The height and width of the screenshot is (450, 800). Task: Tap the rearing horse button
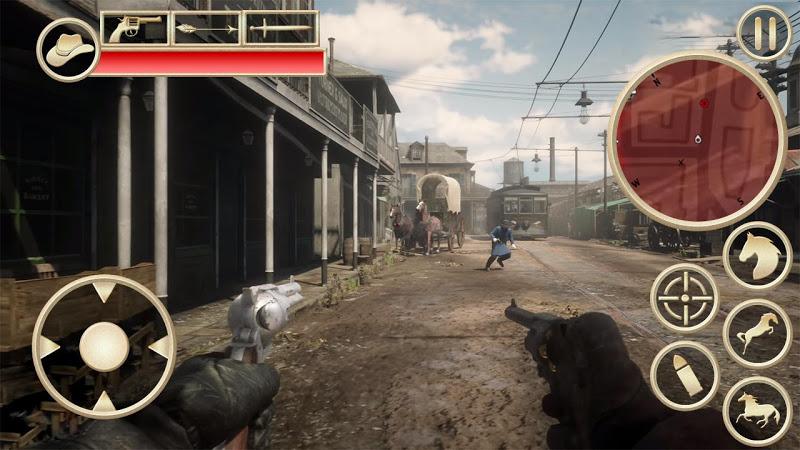click(757, 332)
